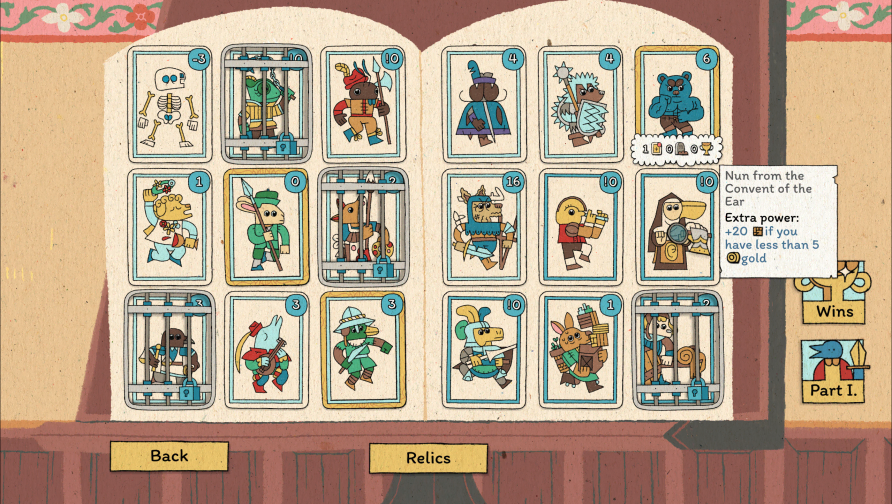Select the nun with magnifying glass card
The width and height of the screenshot is (892, 504).
pyautogui.click(x=677, y=228)
